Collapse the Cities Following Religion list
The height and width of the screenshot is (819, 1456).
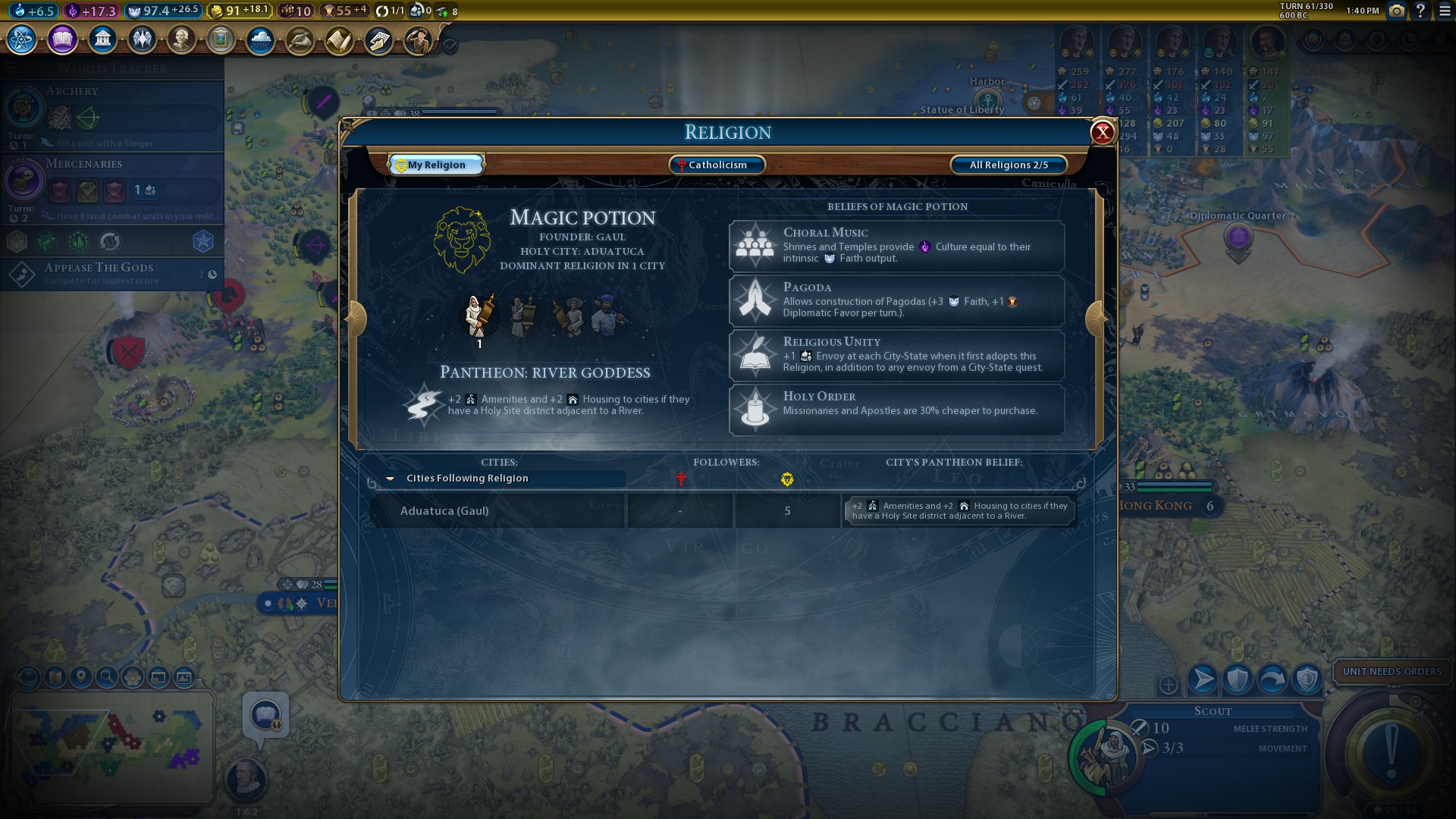390,479
